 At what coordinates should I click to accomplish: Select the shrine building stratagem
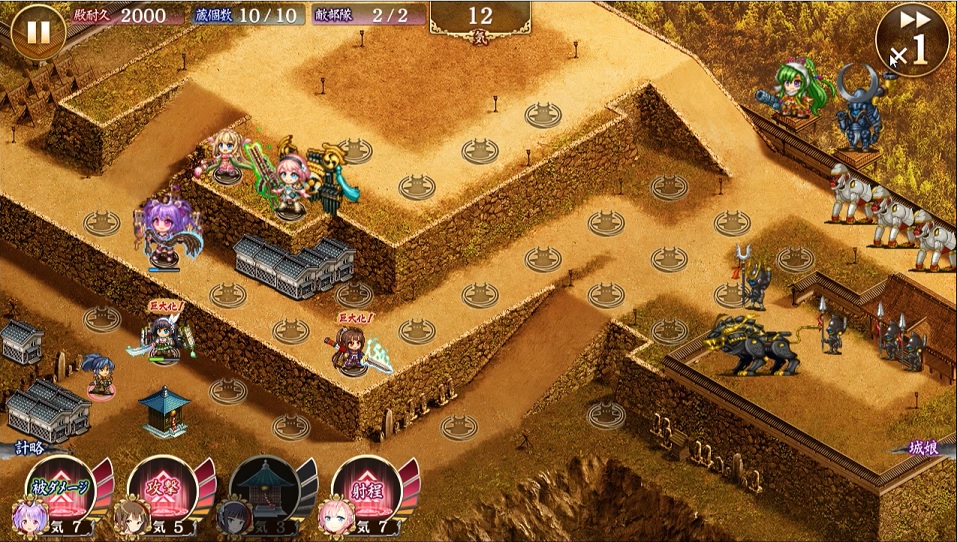pos(265,490)
